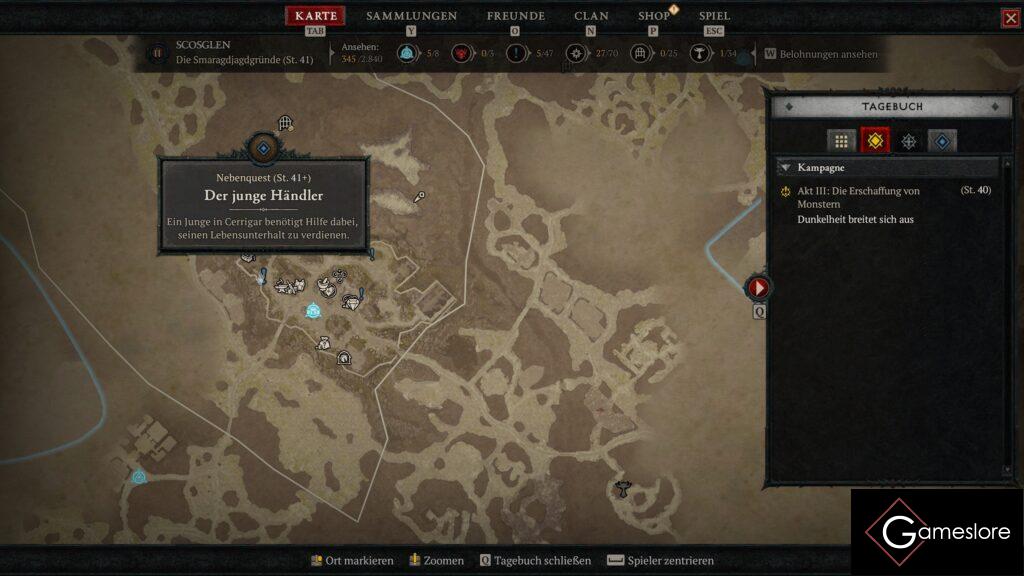Screen dimensions: 1024x576
Task: Collapse the Kampagne journal section
Action: pos(786,168)
